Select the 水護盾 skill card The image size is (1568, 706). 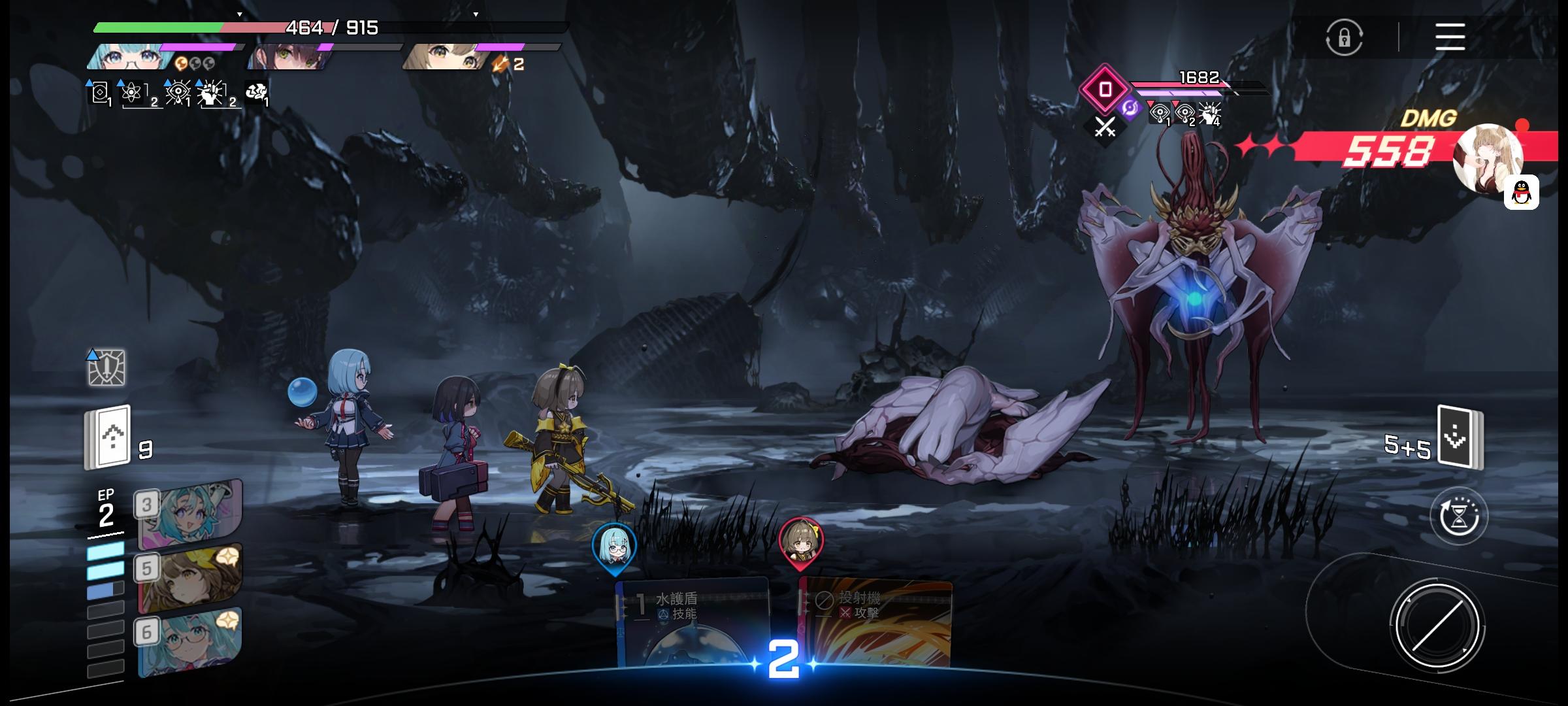(x=693, y=621)
